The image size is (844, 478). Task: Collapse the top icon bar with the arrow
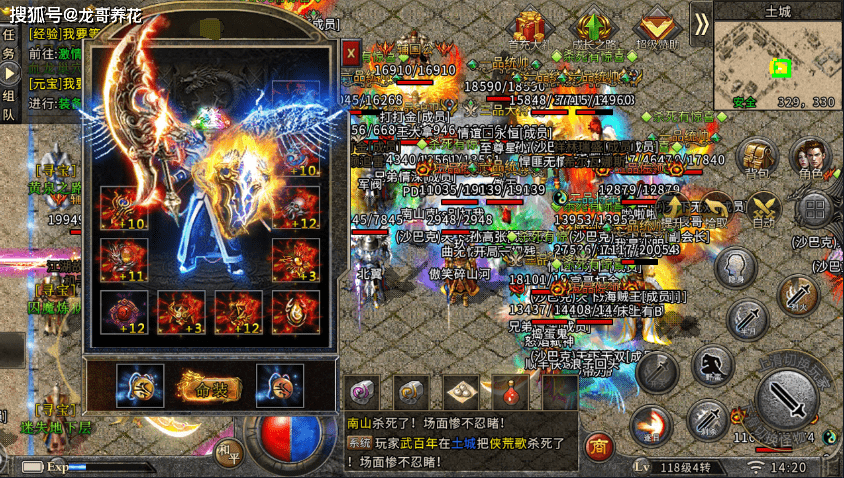click(x=700, y=22)
